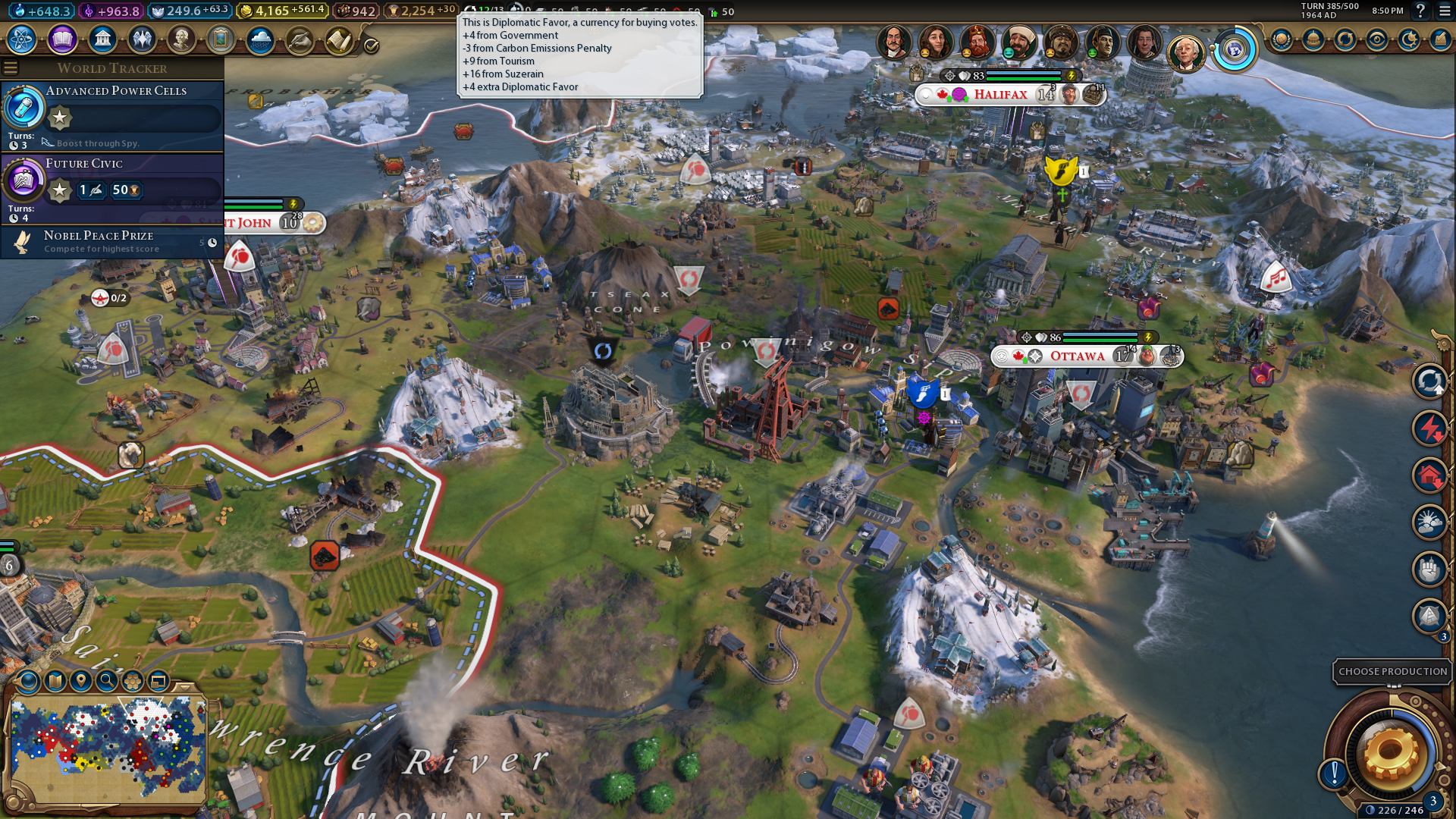Open the minimap magnifying glass search
Screen dimensions: 1456x819
coord(107,681)
